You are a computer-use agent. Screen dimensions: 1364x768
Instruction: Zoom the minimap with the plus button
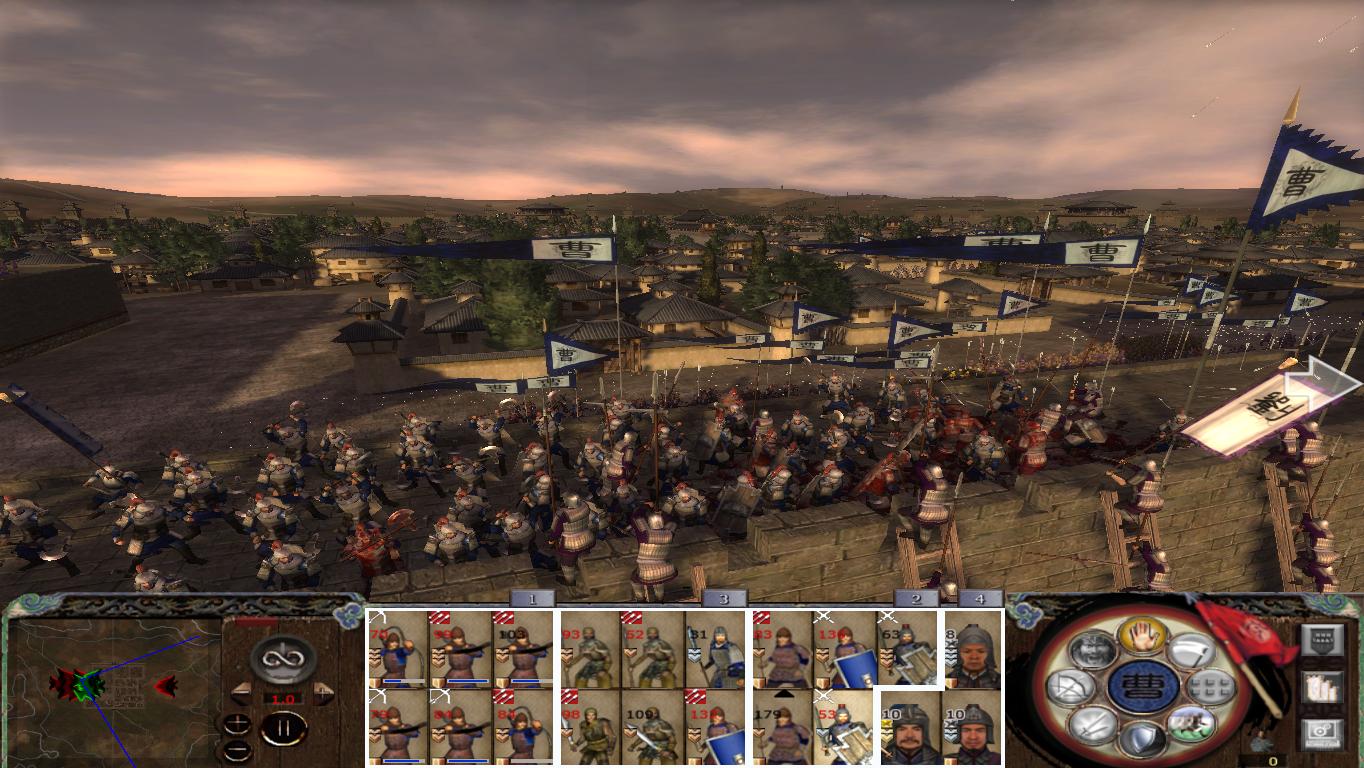tap(237, 723)
